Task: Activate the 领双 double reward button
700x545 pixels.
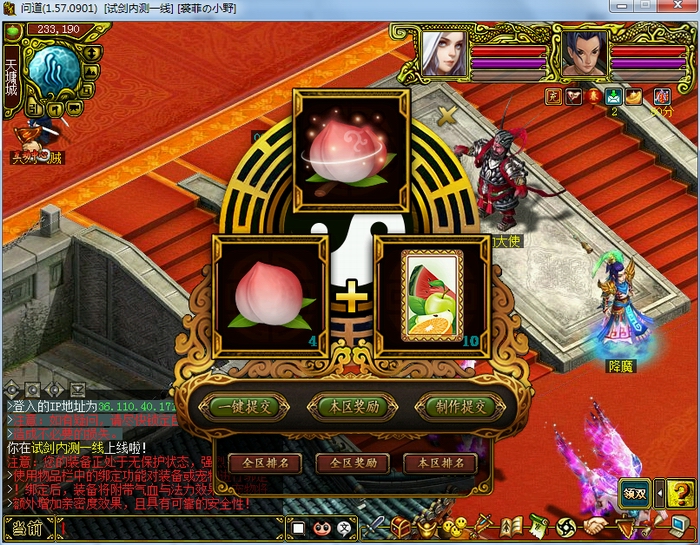Action: (635, 492)
